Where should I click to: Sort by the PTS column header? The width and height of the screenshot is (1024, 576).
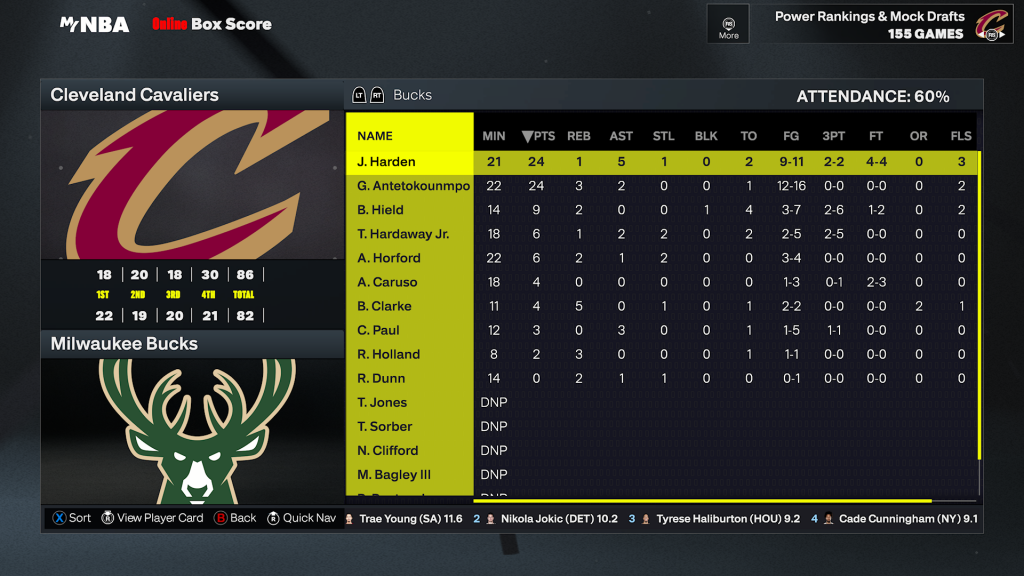[x=538, y=136]
